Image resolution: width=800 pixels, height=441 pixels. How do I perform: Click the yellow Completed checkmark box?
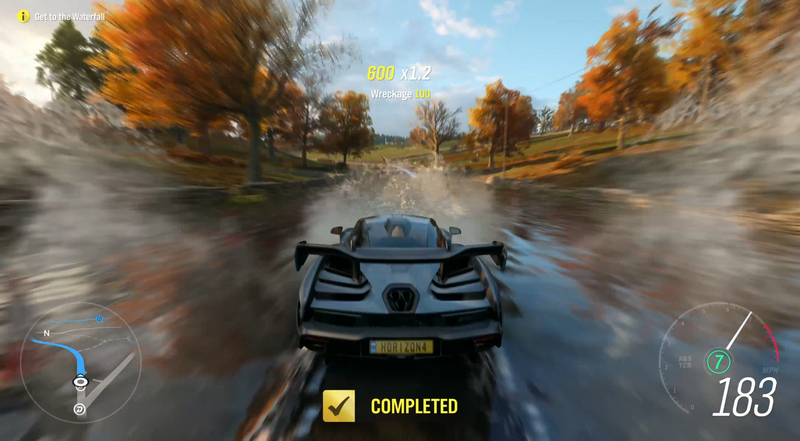(x=340, y=405)
